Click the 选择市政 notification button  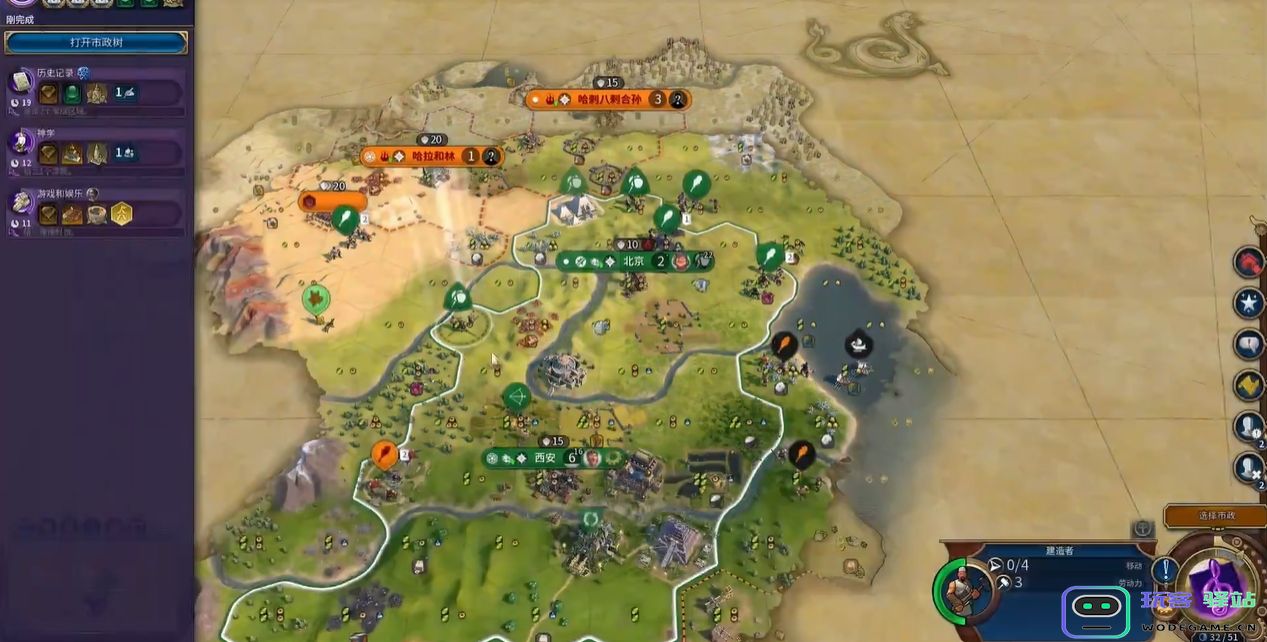coord(1215,516)
